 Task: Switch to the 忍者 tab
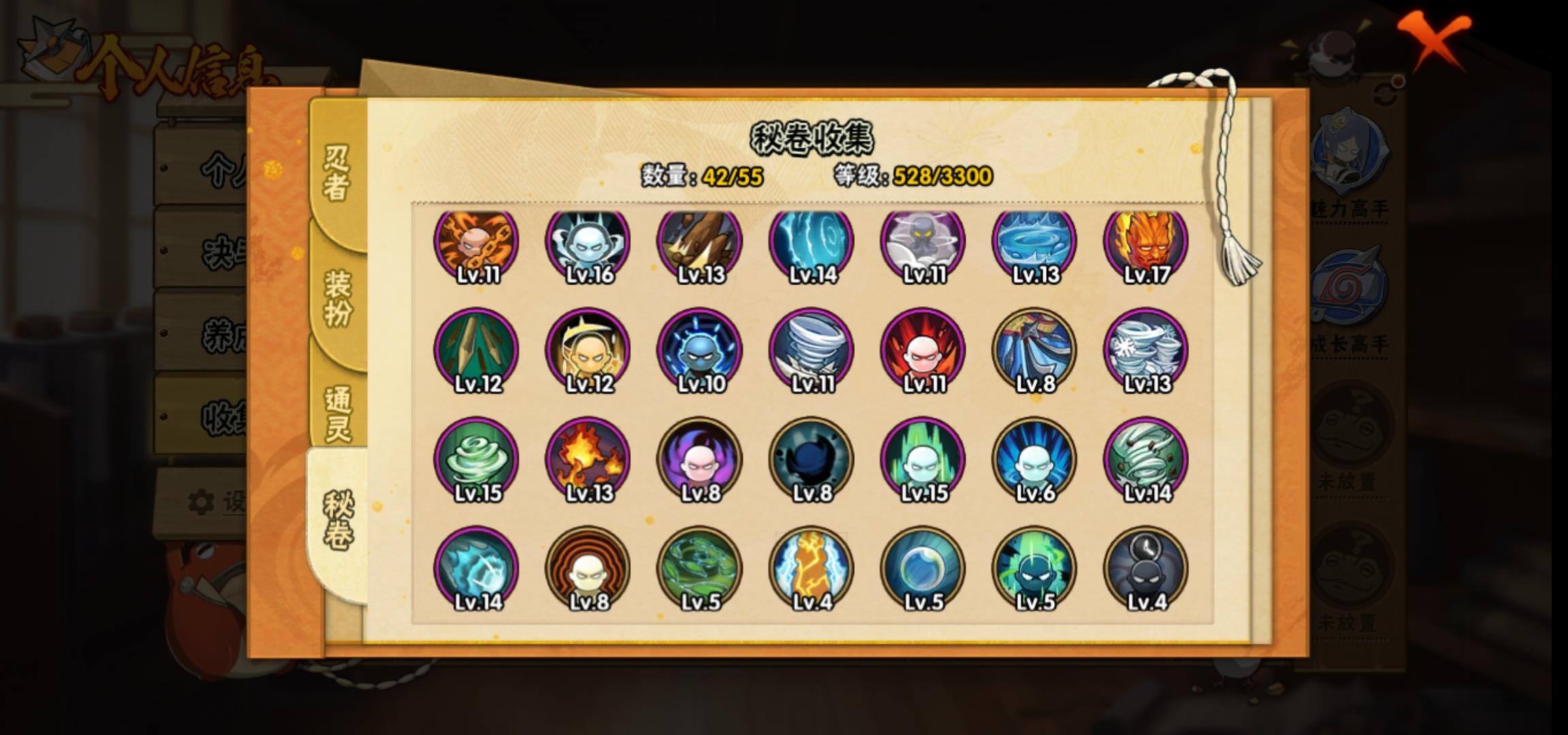coord(337,174)
